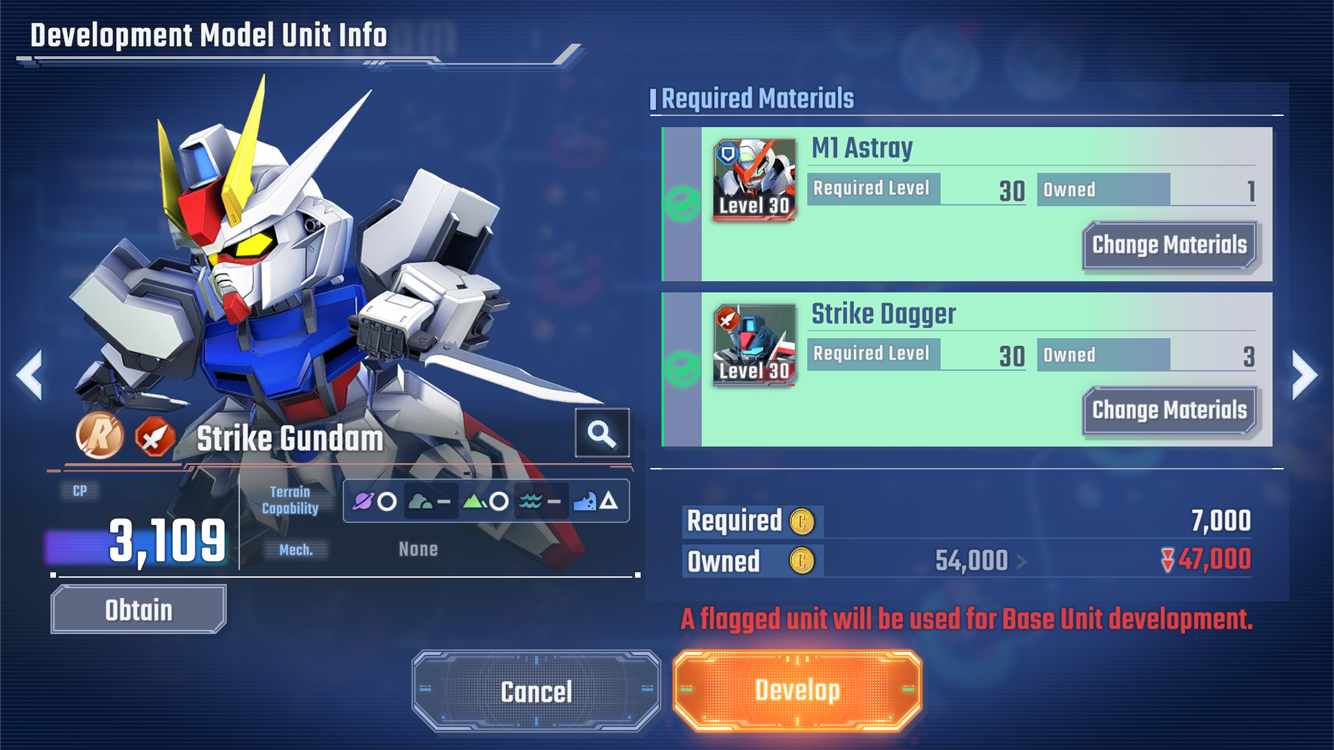This screenshot has height=750, width=1334.
Task: Change Materials for Strike Dagger
Action: tap(1169, 411)
